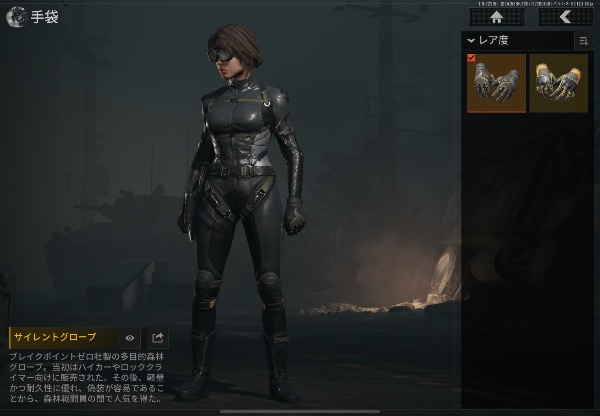Image resolution: width=600 pixels, height=416 pixels.
Task: Choose the orange-cuffed gloves thumbnail
Action: click(558, 83)
